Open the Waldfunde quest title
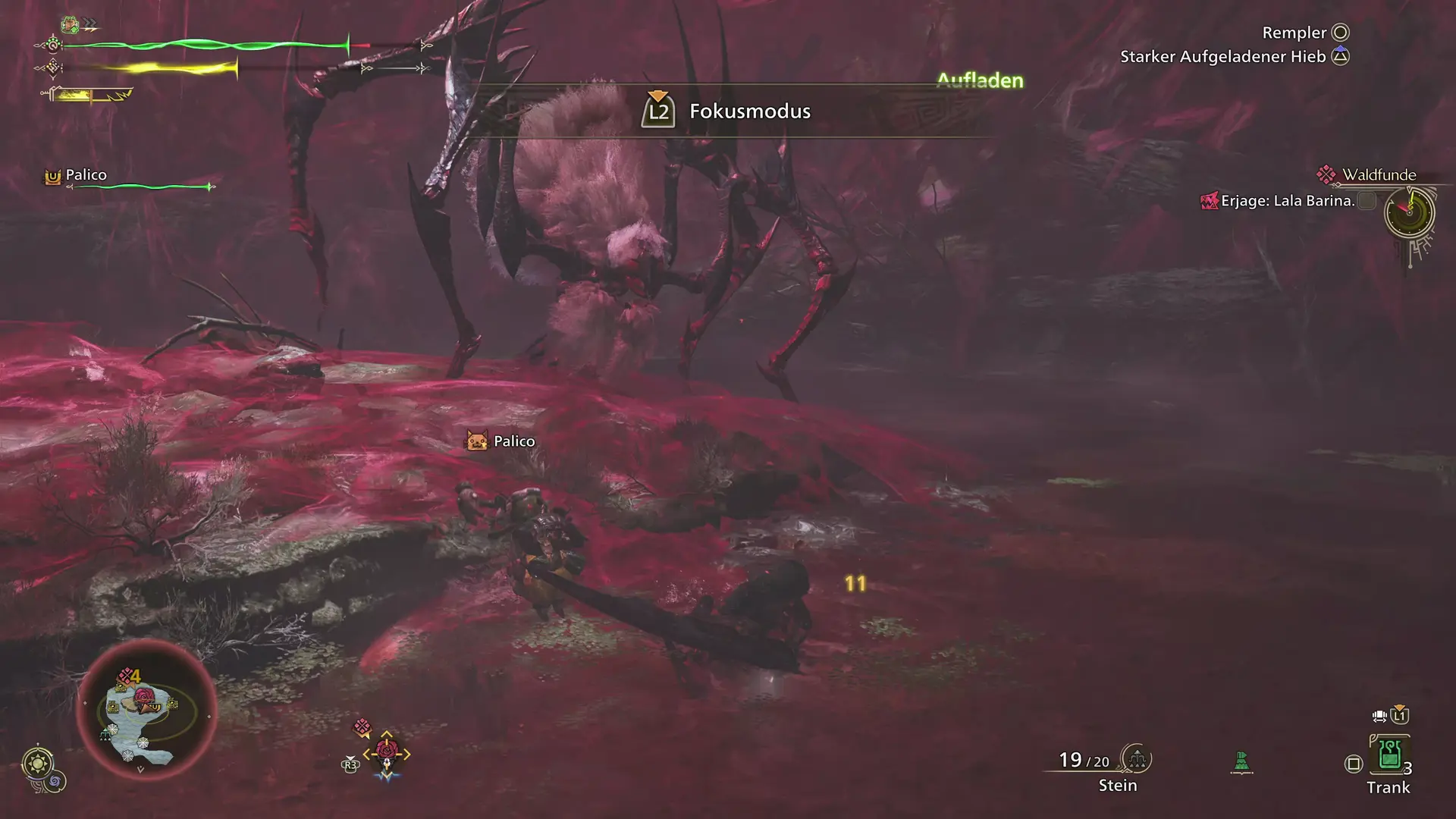The width and height of the screenshot is (1456, 819). coord(1379,175)
